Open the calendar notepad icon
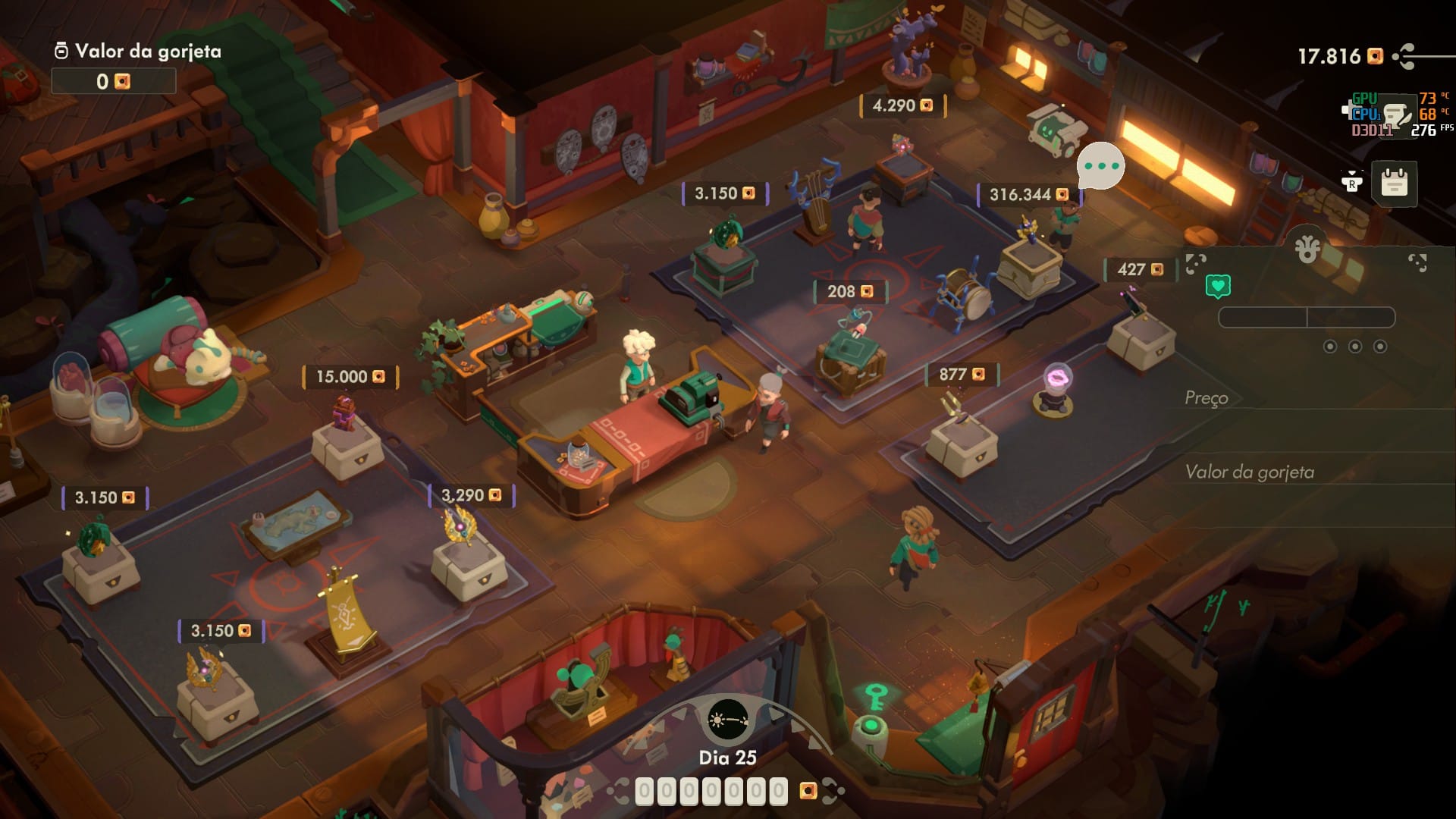This screenshot has height=819, width=1456. point(1394,183)
